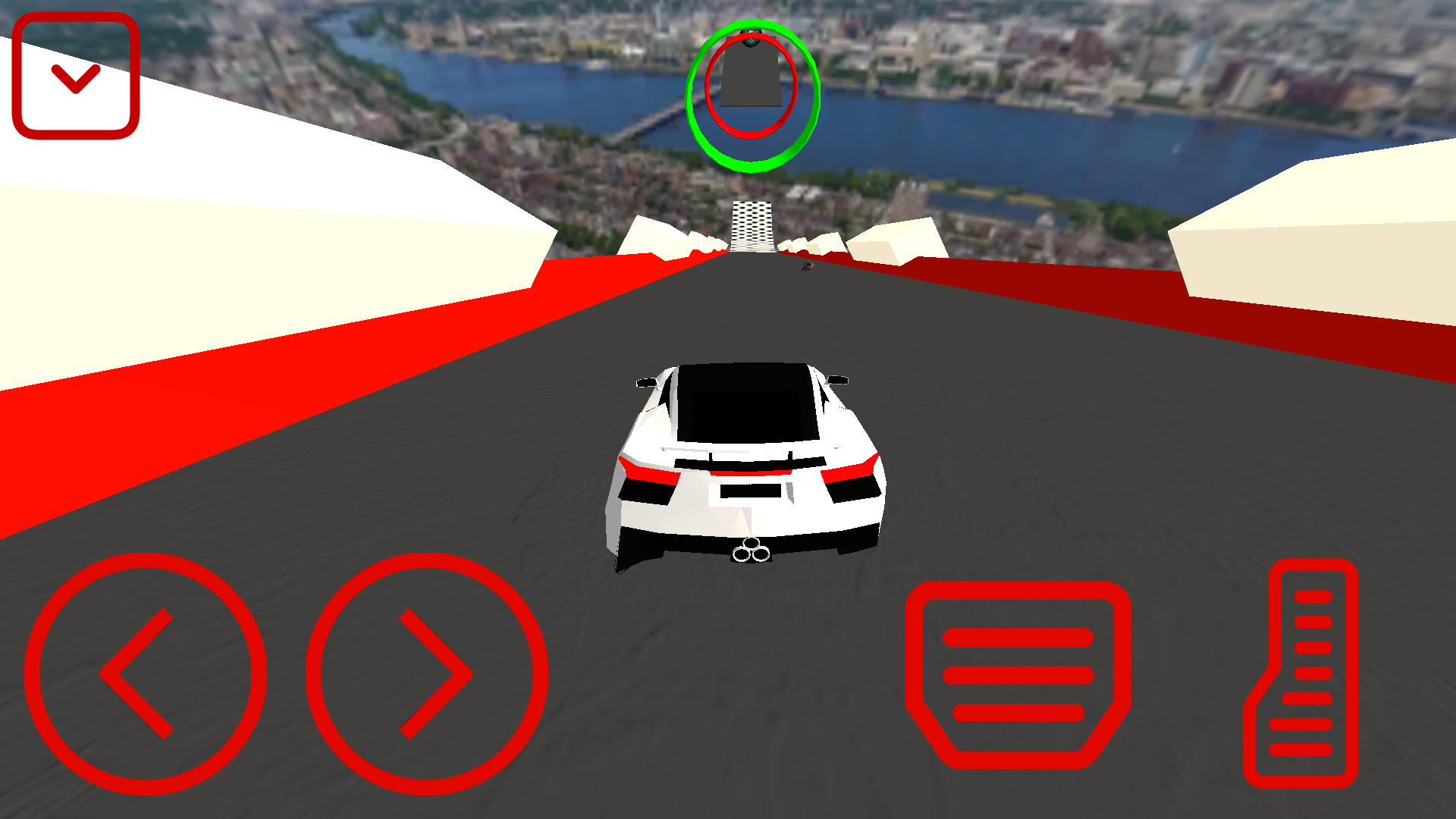Click the gray jump ramp ahead
This screenshot has width=1456, height=819.
tap(751, 72)
